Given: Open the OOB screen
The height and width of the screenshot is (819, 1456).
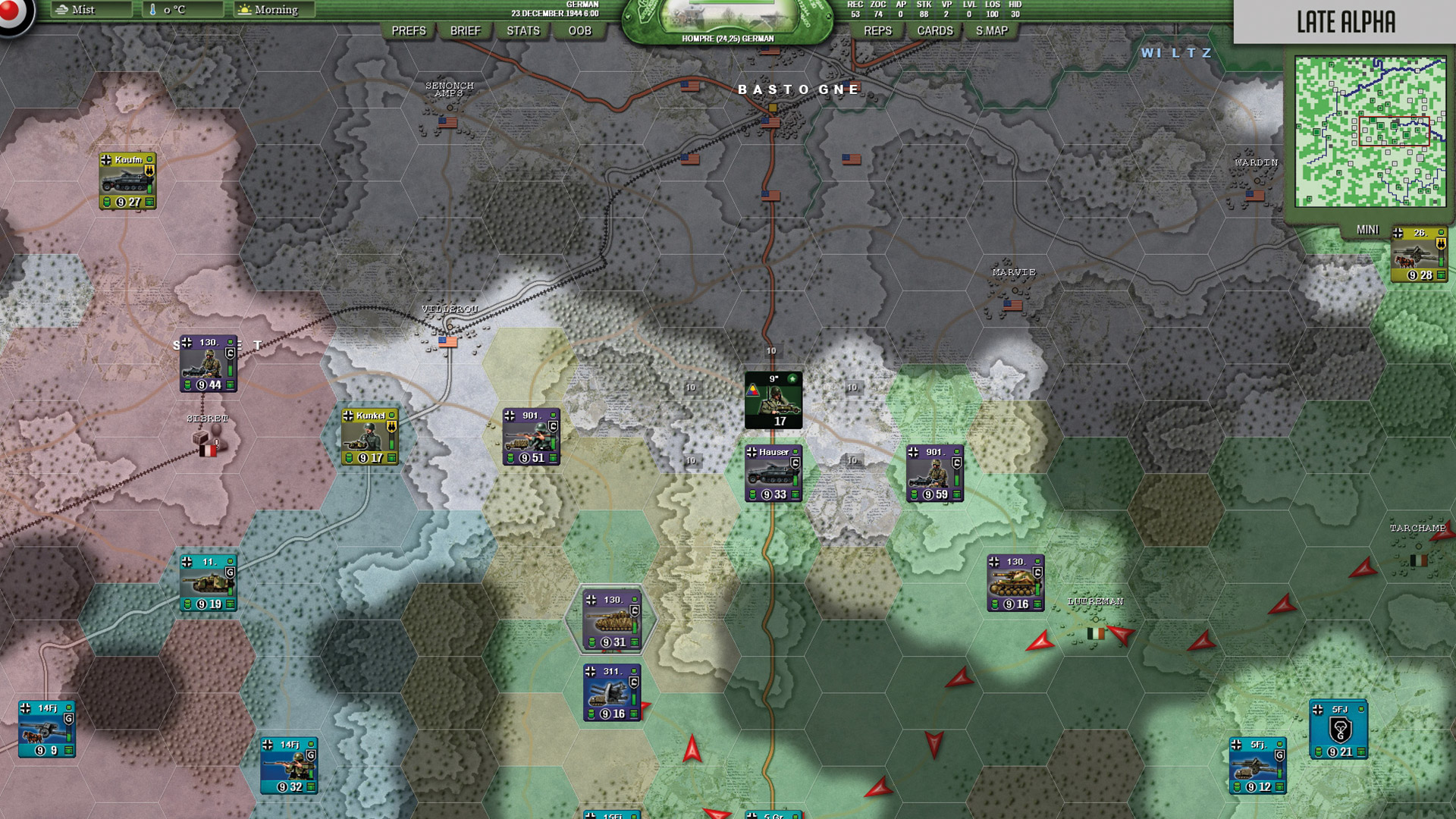Looking at the screenshot, I should coord(579,31).
